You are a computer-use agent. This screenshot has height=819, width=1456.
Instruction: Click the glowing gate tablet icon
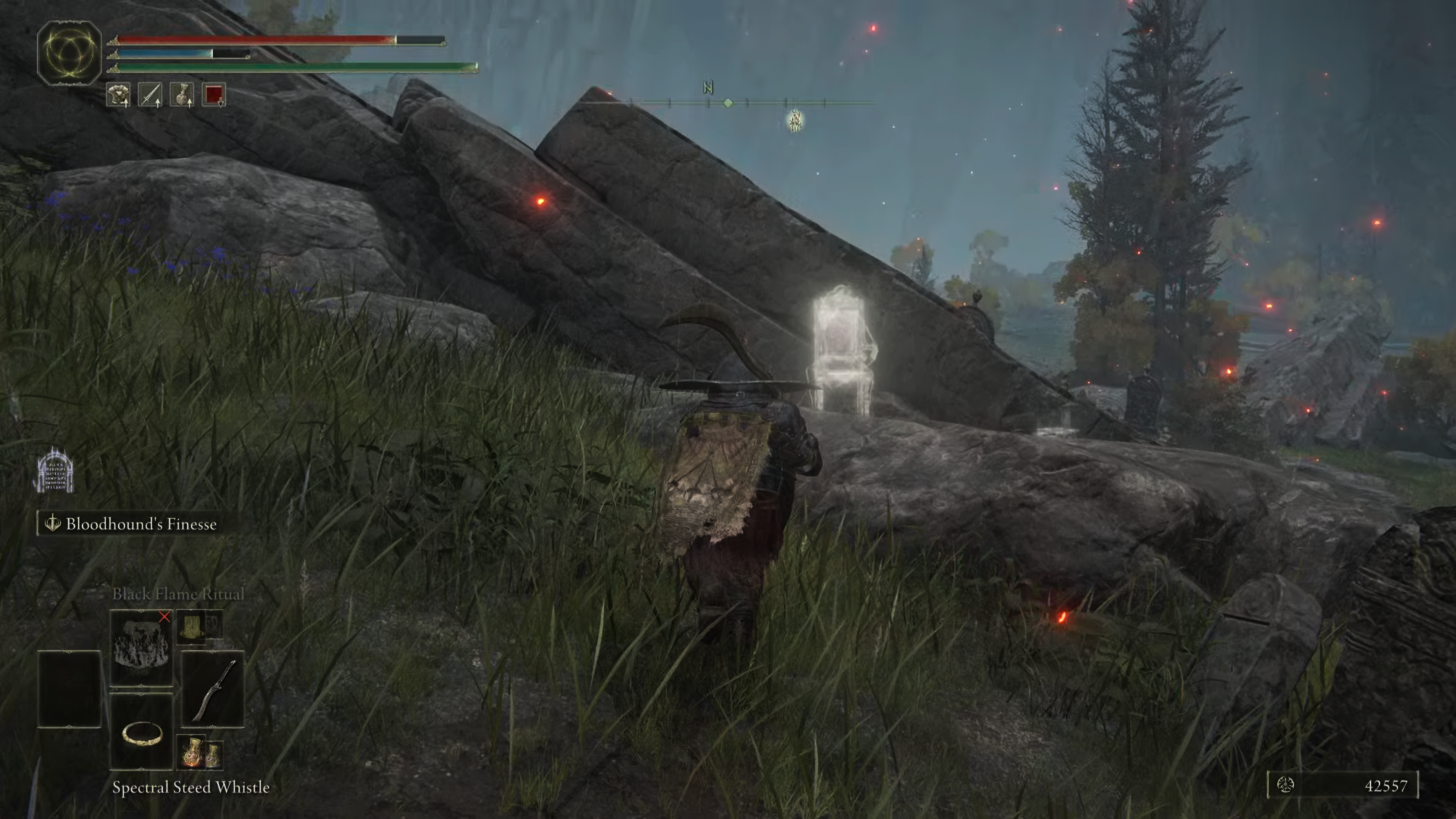click(55, 471)
